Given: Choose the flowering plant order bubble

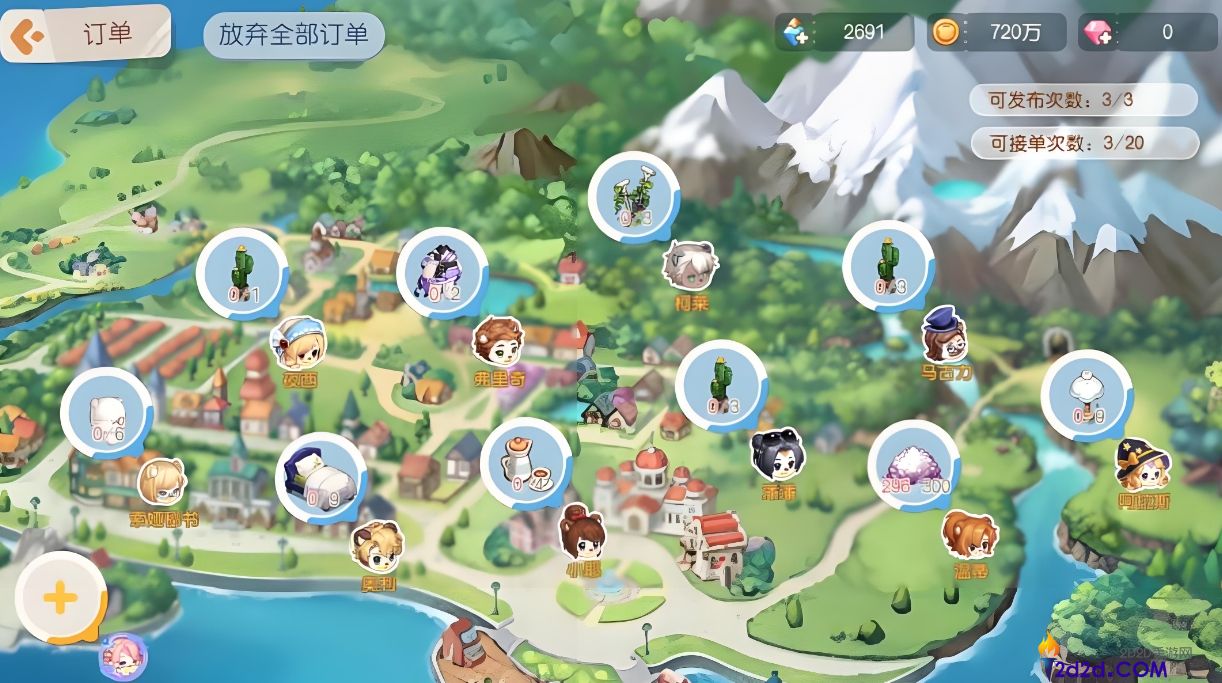Looking at the screenshot, I should click(634, 197).
